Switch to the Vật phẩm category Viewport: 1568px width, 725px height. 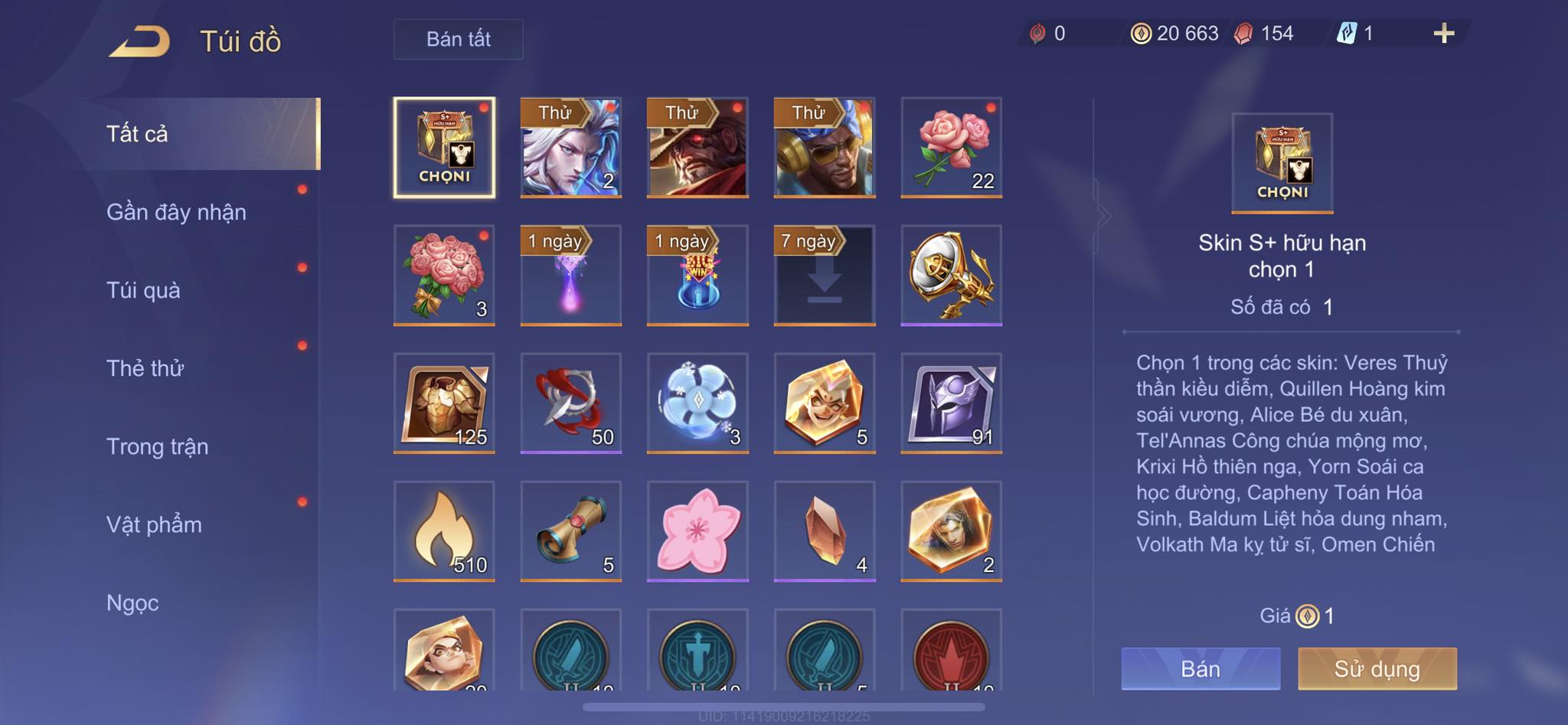coord(154,524)
